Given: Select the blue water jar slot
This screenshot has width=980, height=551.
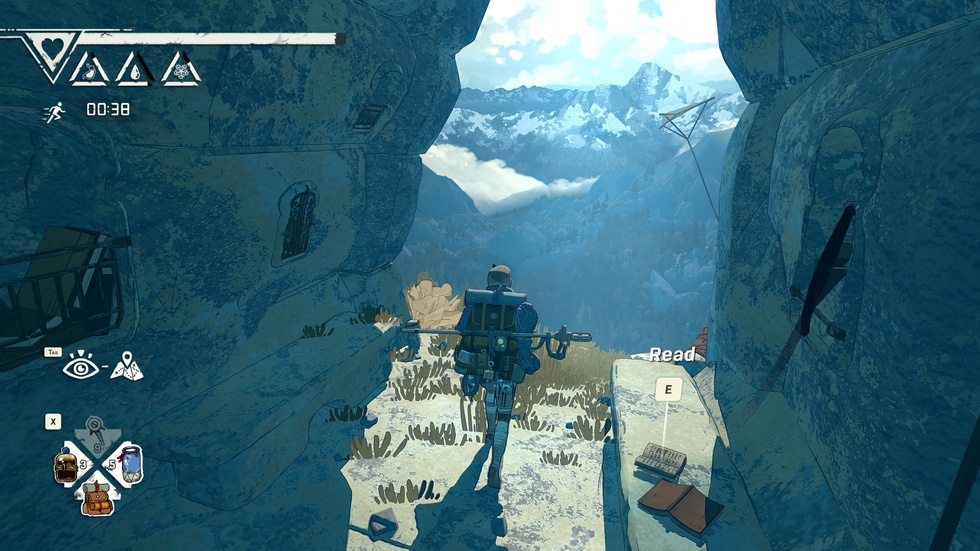Looking at the screenshot, I should [x=129, y=464].
